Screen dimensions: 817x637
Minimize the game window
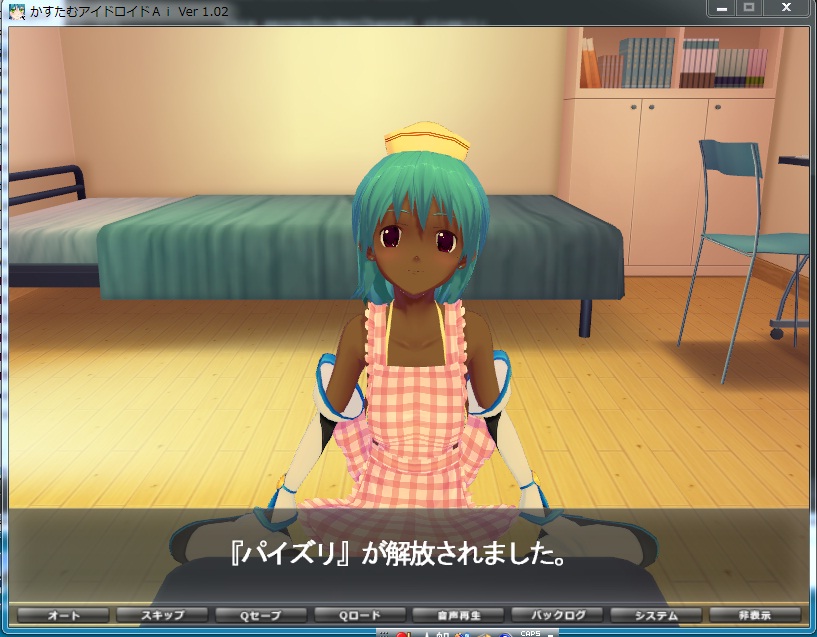coord(722,8)
